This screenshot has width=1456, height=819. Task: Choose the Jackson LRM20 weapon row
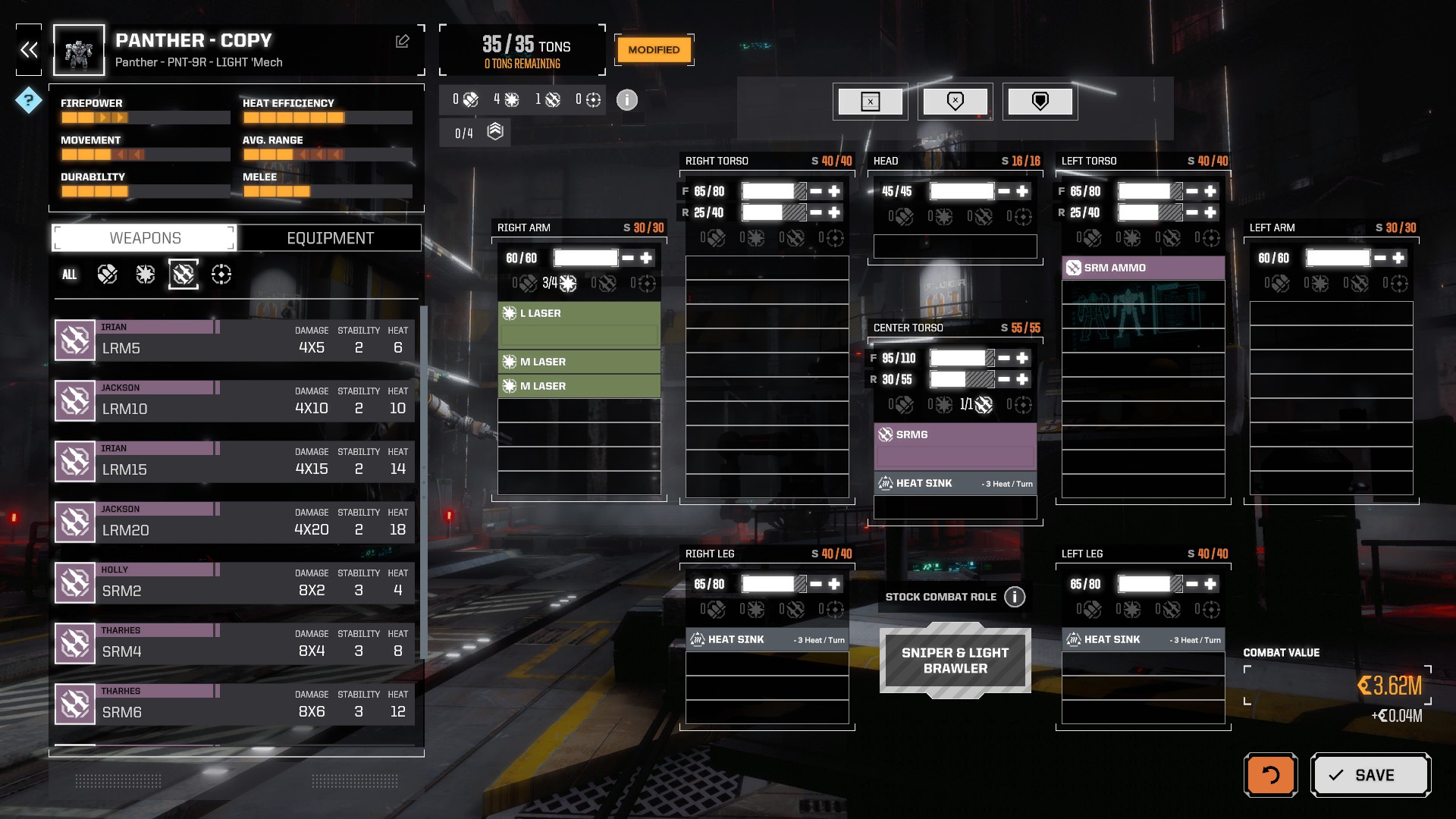(x=235, y=522)
